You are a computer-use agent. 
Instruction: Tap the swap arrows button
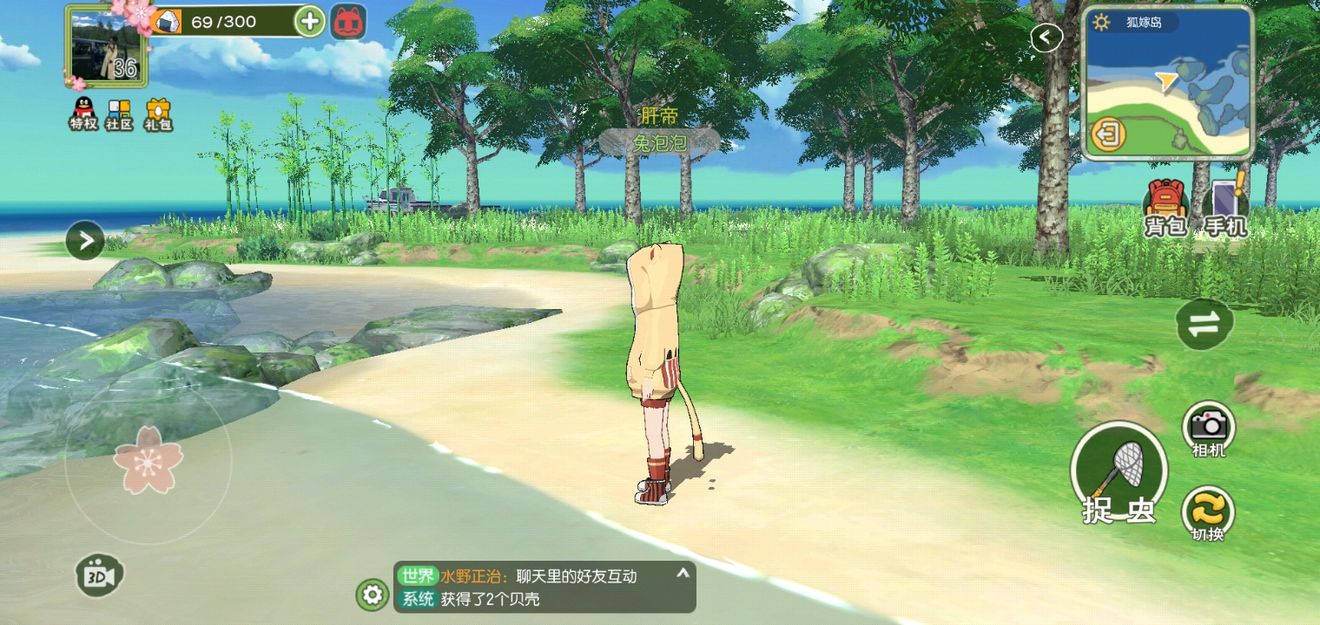tap(1204, 323)
